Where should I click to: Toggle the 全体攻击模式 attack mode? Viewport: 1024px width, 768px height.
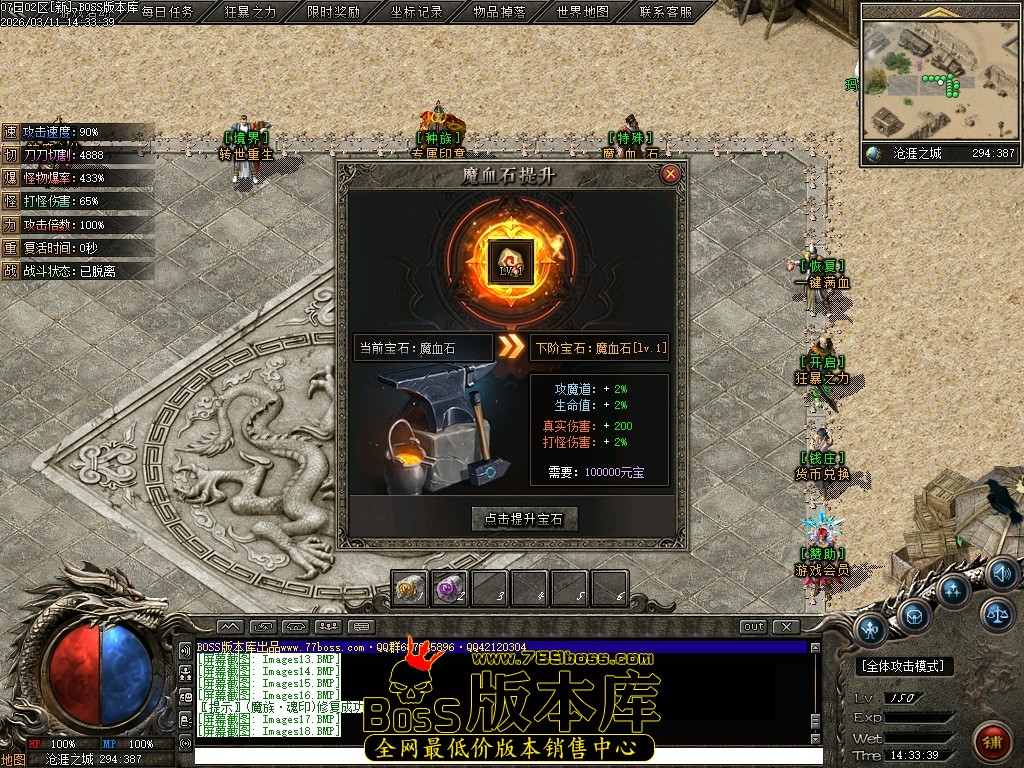(x=906, y=666)
